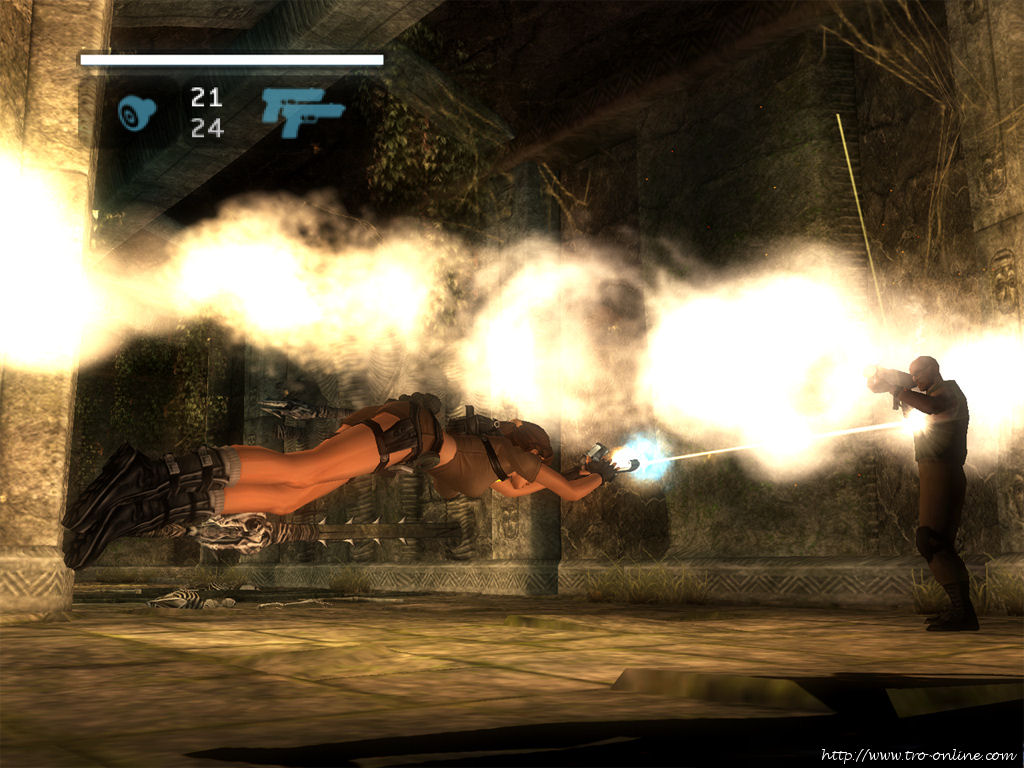Click the dual pistols weapon icon

pos(302,111)
